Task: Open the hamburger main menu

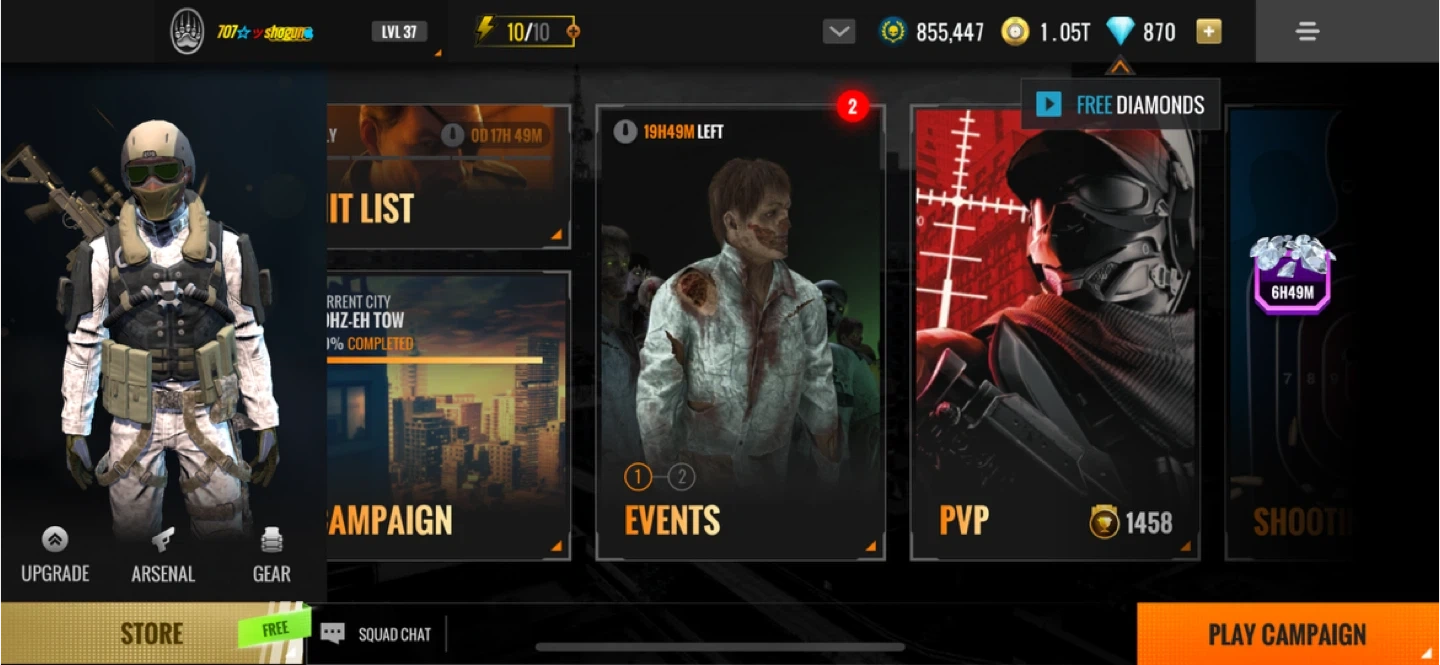Action: click(x=1308, y=32)
